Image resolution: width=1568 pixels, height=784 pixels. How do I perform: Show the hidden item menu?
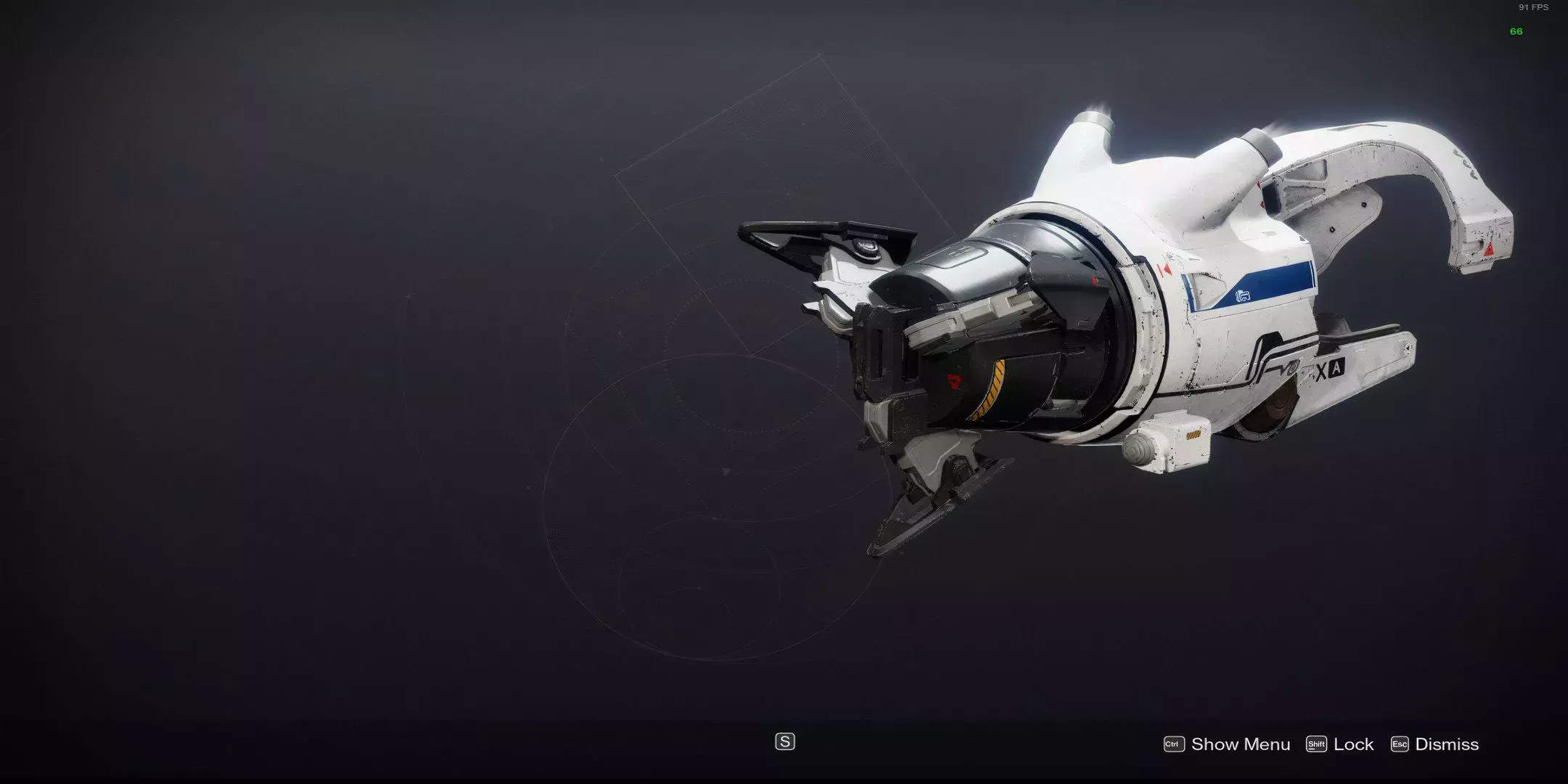tap(1227, 744)
